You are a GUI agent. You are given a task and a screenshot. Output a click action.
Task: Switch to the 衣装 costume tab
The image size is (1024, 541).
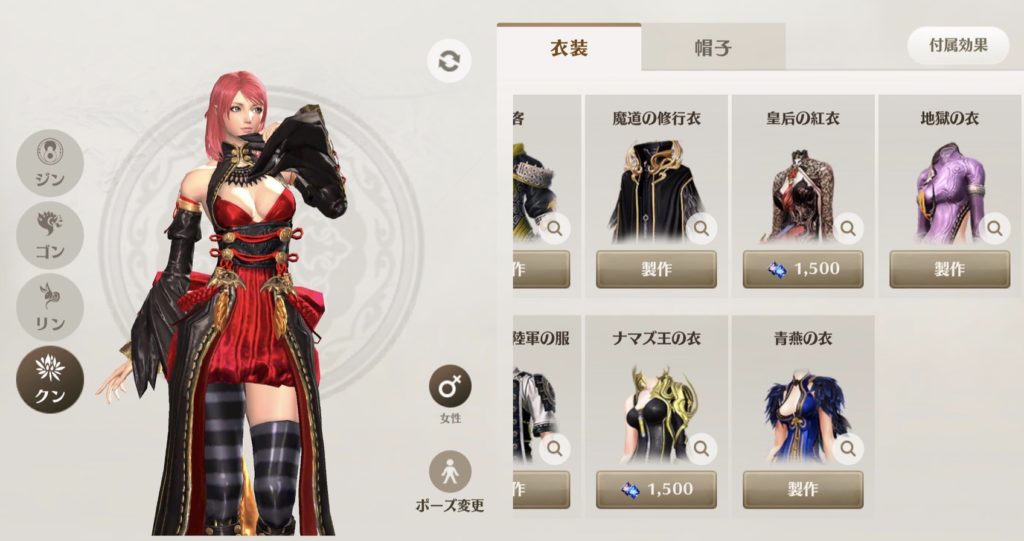click(x=568, y=47)
